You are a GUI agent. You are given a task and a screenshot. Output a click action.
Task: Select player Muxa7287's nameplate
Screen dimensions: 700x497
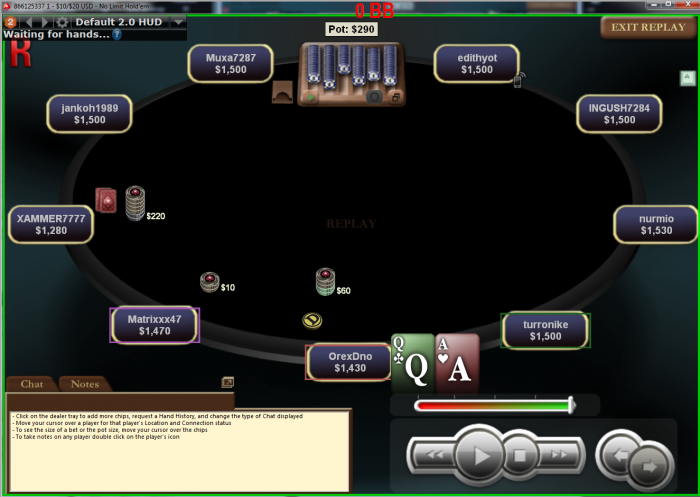tap(231, 64)
